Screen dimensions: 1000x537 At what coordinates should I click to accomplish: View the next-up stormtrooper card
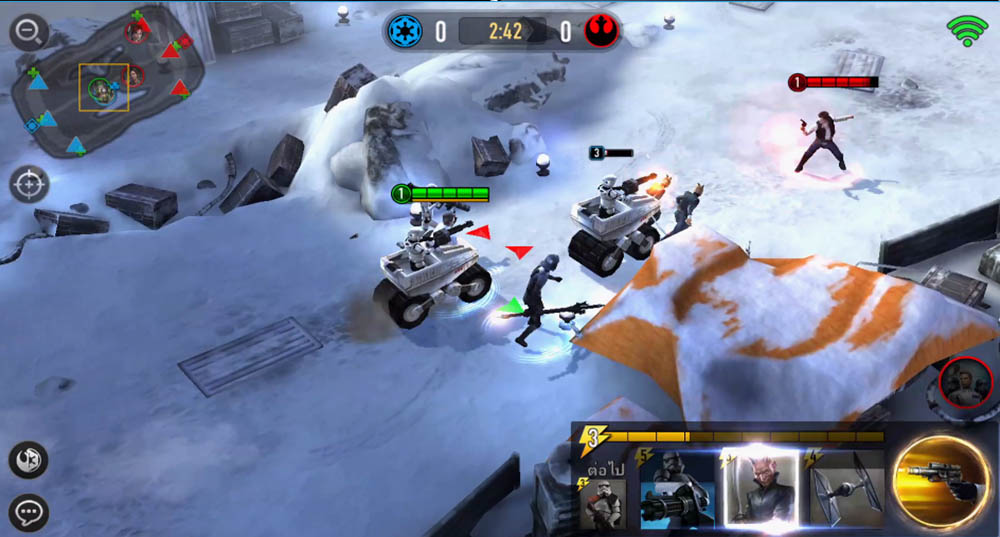point(602,501)
